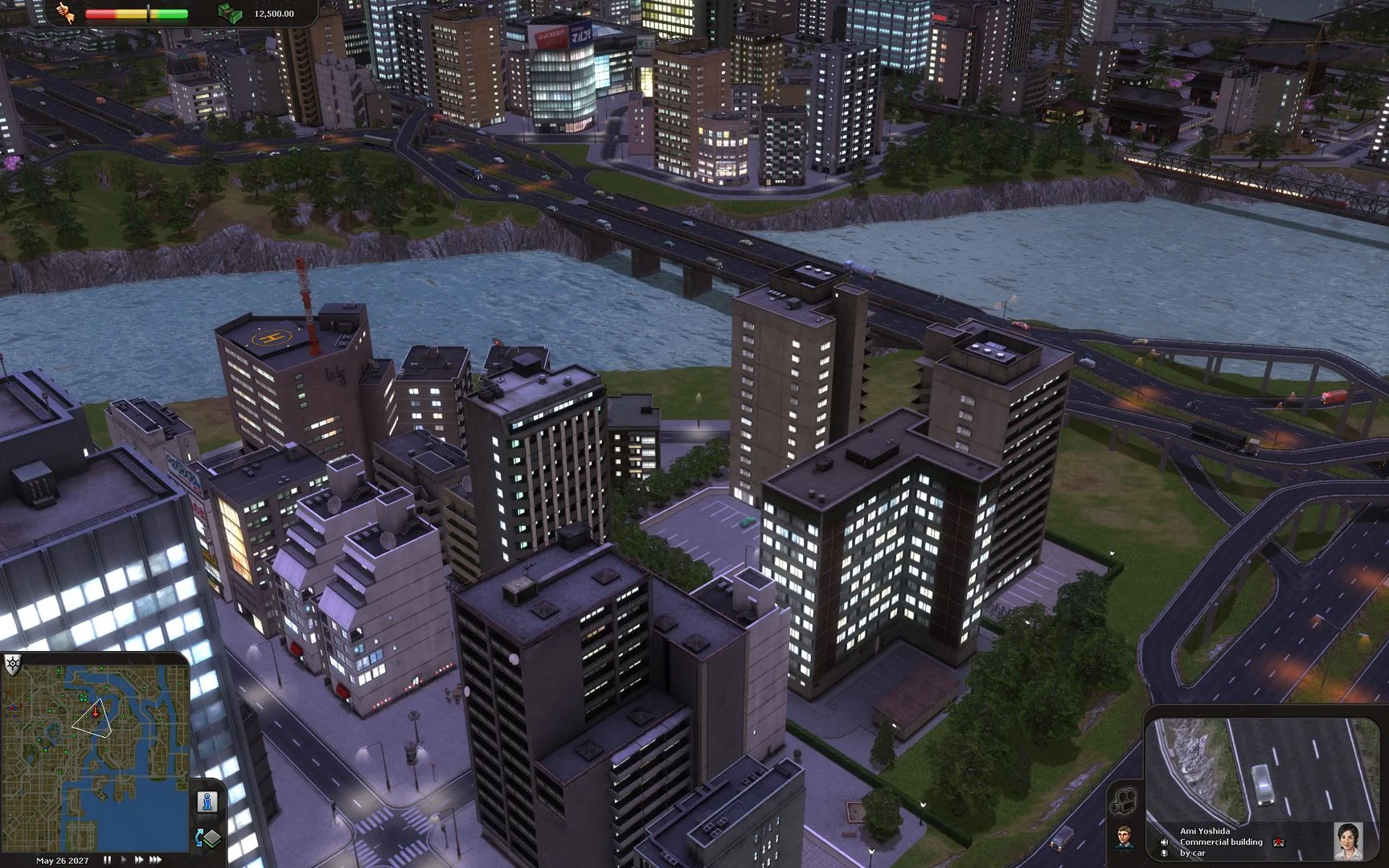Toggle double-speed fast forward
The height and width of the screenshot is (868, 1389).
click(139, 860)
